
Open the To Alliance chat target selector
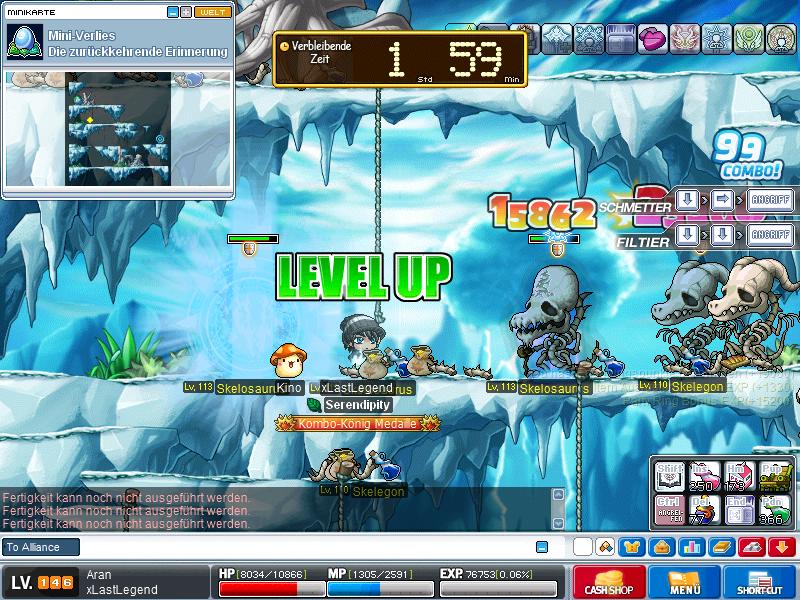pyautogui.click(x=40, y=547)
